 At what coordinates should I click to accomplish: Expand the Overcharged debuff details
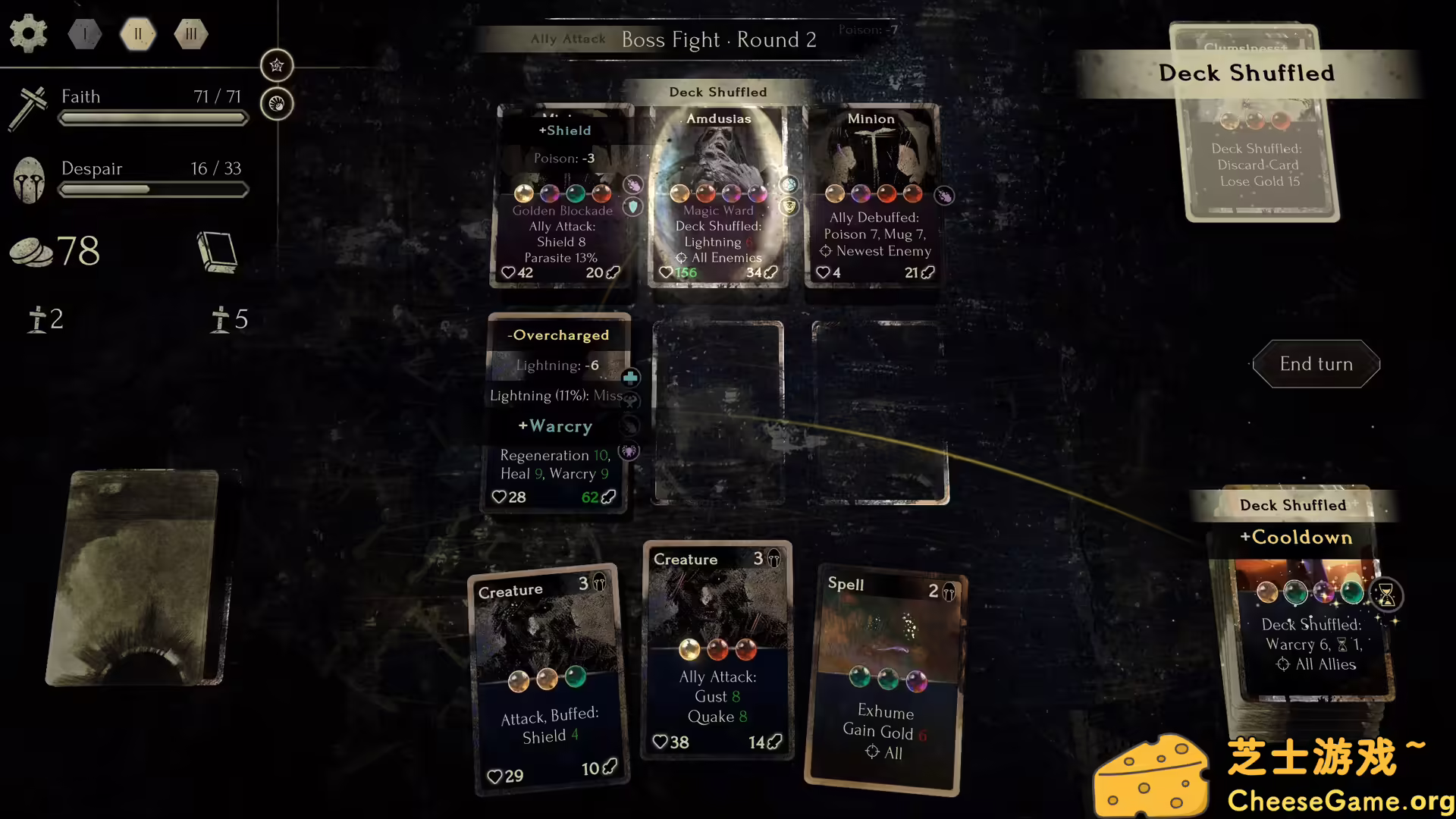pyautogui.click(x=559, y=334)
